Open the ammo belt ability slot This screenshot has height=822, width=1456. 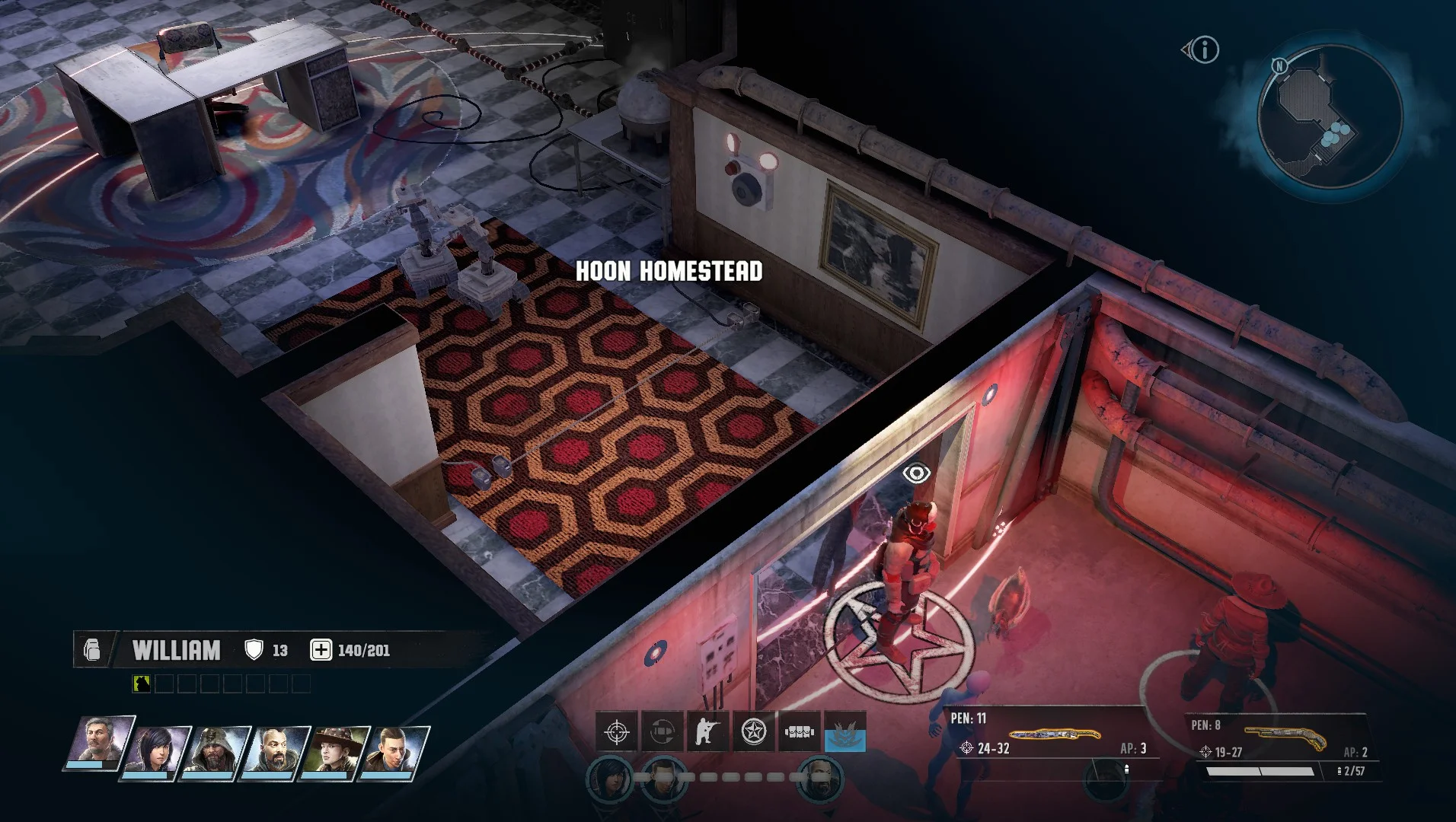click(799, 732)
